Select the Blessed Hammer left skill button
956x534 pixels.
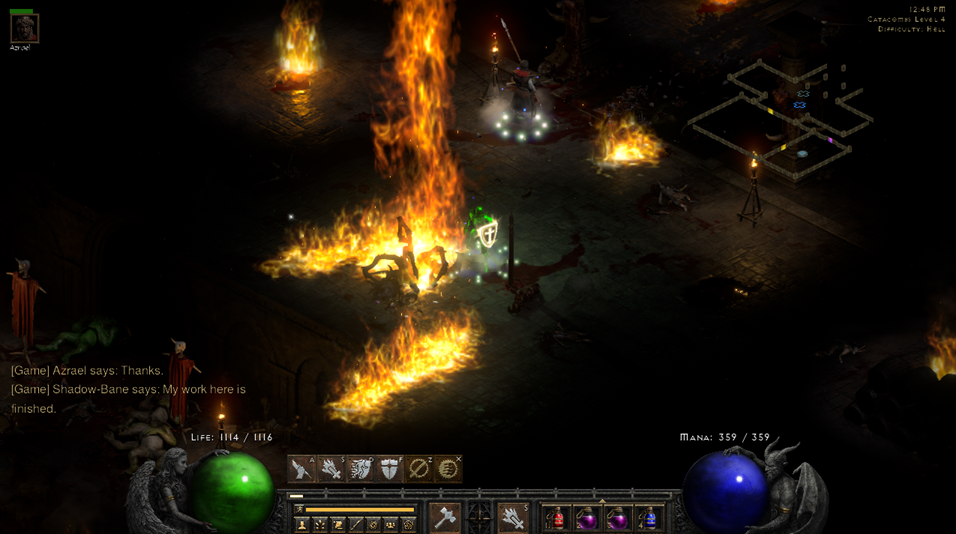click(444, 517)
